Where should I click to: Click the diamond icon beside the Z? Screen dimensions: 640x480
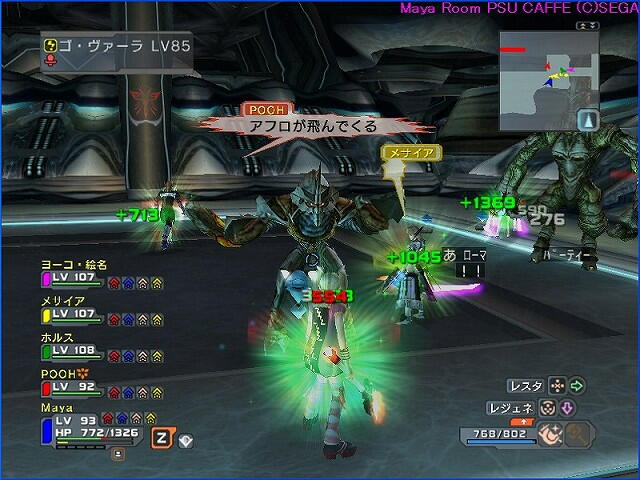tap(185, 439)
